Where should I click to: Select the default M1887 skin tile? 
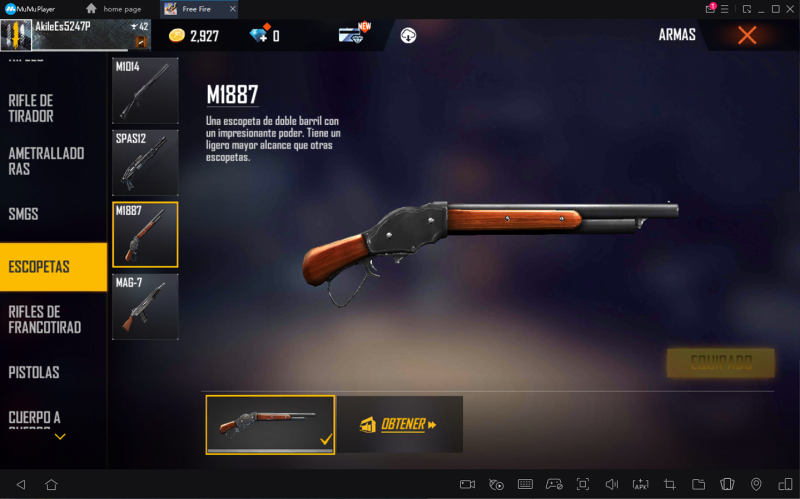tap(270, 425)
